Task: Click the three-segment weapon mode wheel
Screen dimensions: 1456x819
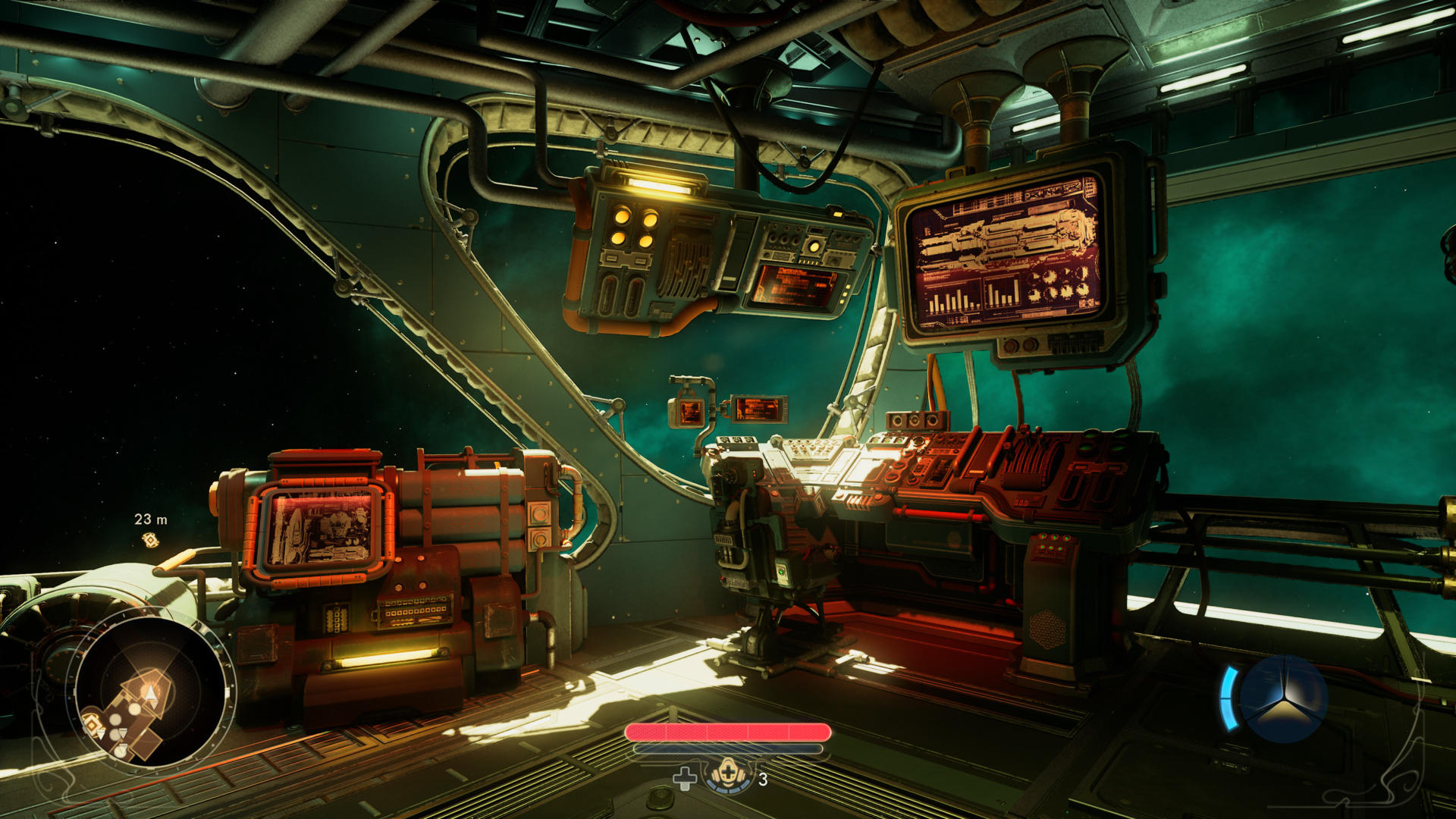Action: pyautogui.click(x=1283, y=699)
